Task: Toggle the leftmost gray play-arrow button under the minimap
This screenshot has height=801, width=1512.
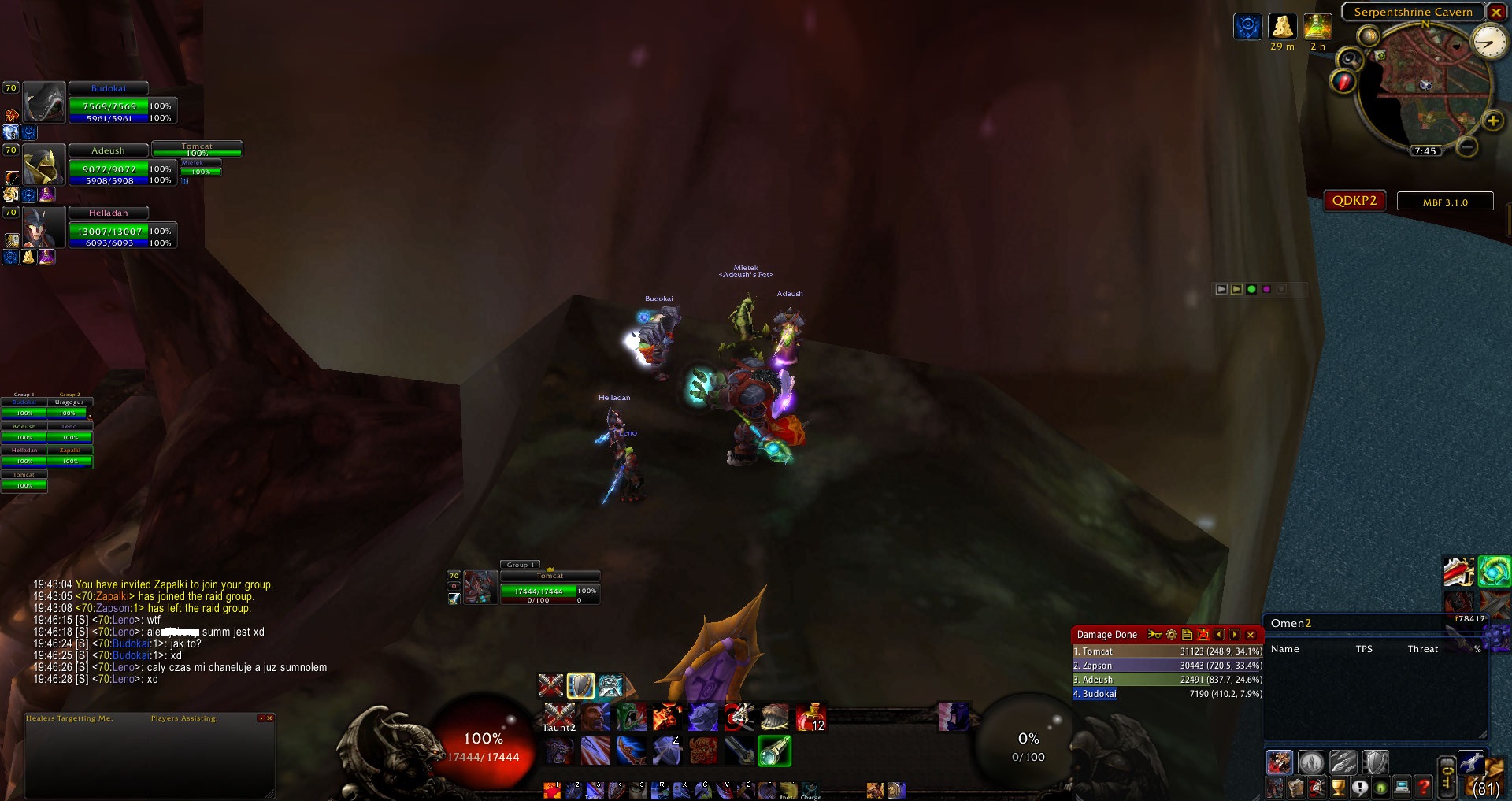Action: tap(1221, 289)
